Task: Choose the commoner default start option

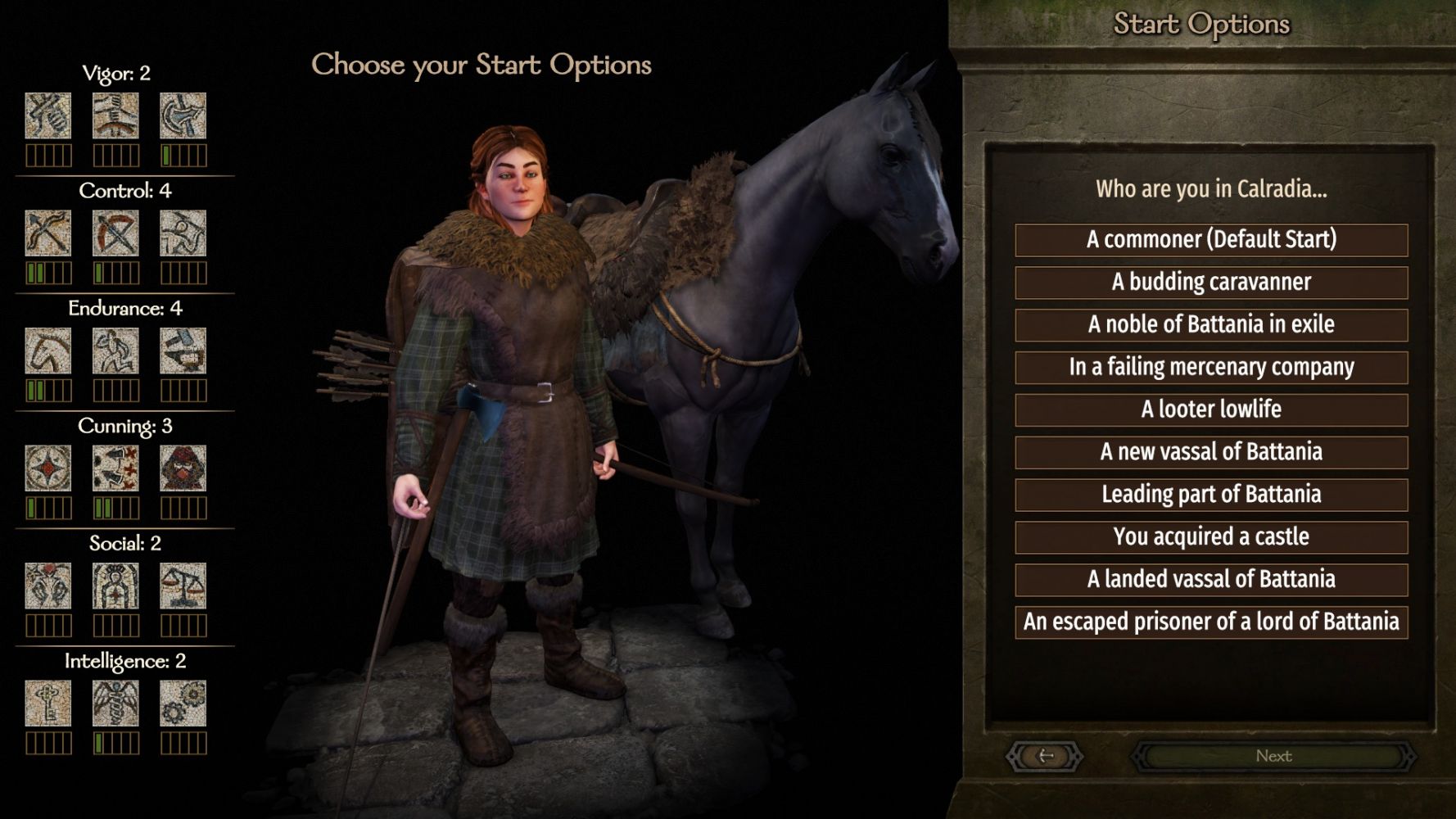Action: (1211, 240)
